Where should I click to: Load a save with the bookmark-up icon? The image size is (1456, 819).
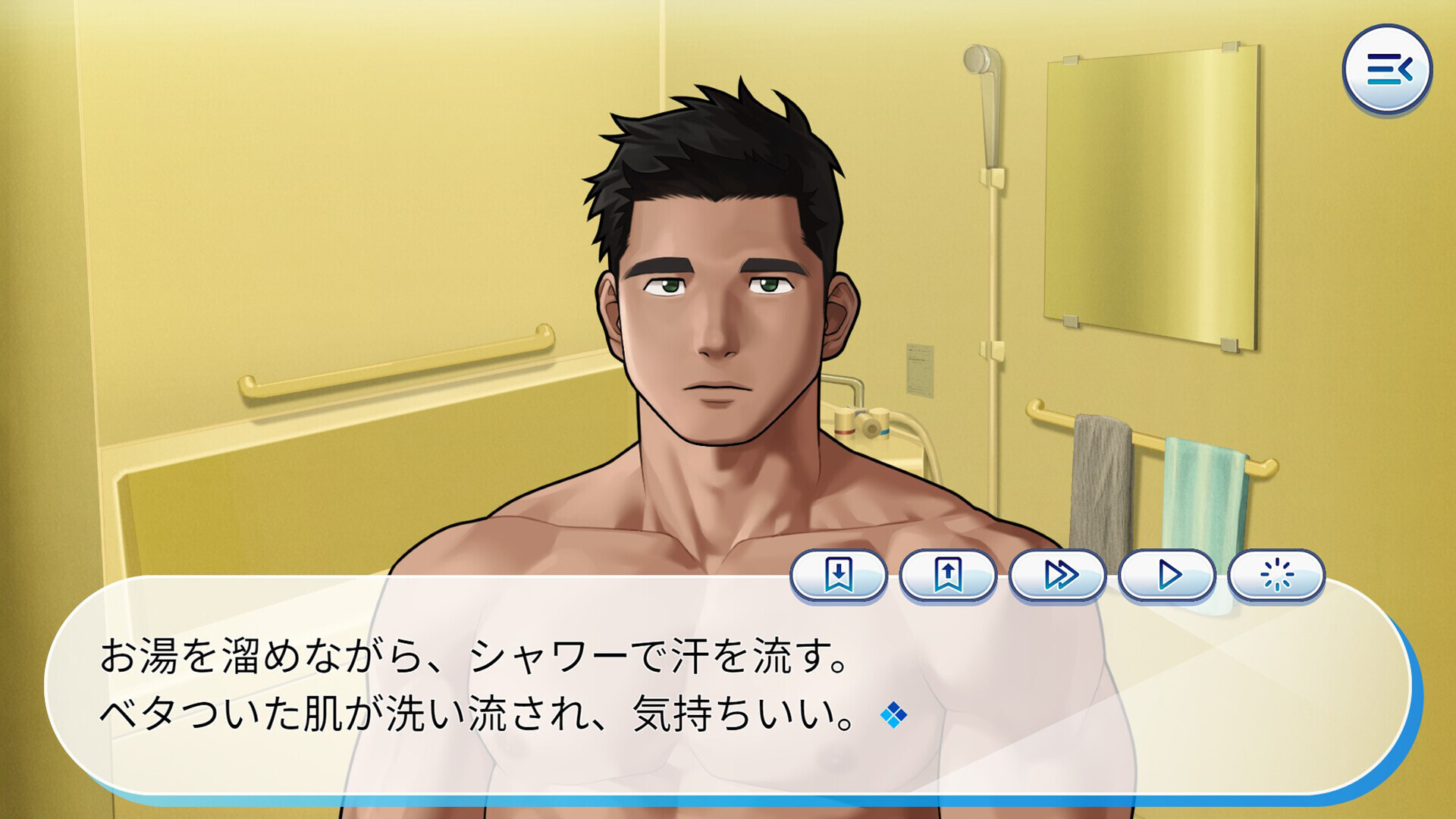pyautogui.click(x=951, y=576)
